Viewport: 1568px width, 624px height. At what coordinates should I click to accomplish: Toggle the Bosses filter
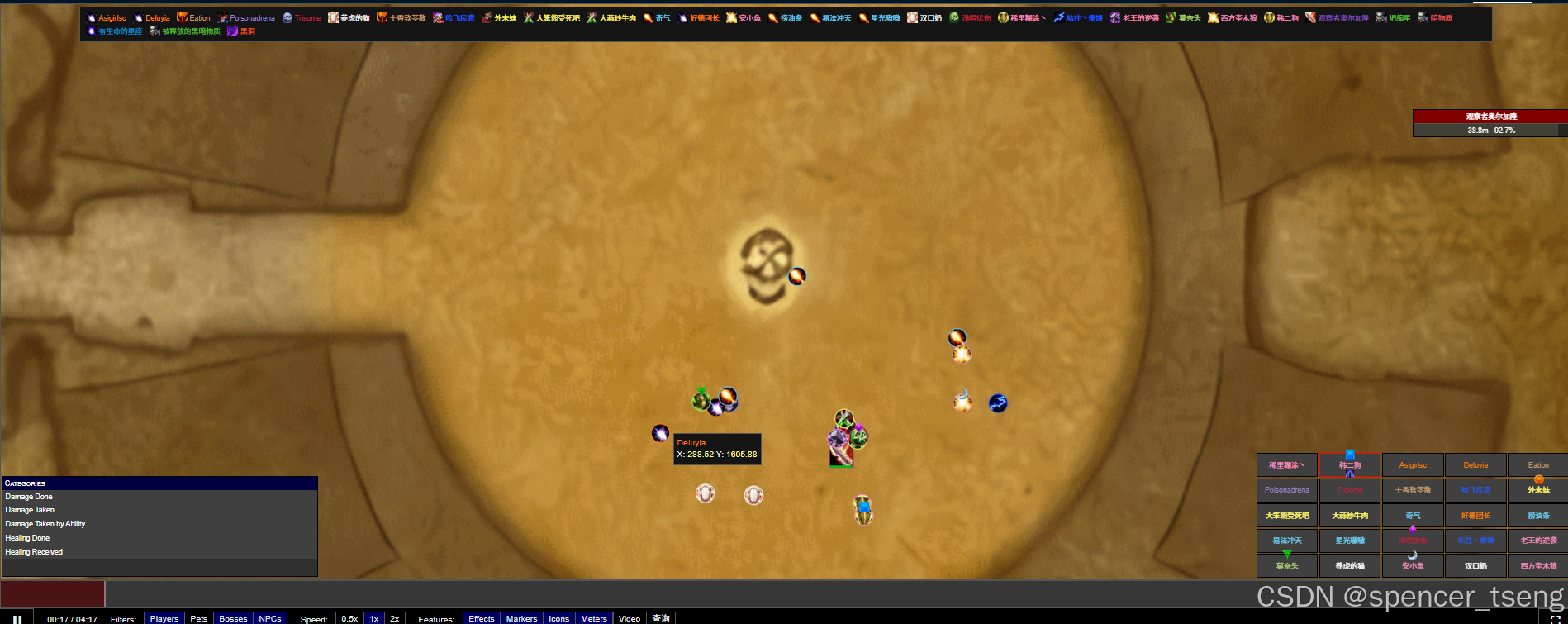pos(233,618)
